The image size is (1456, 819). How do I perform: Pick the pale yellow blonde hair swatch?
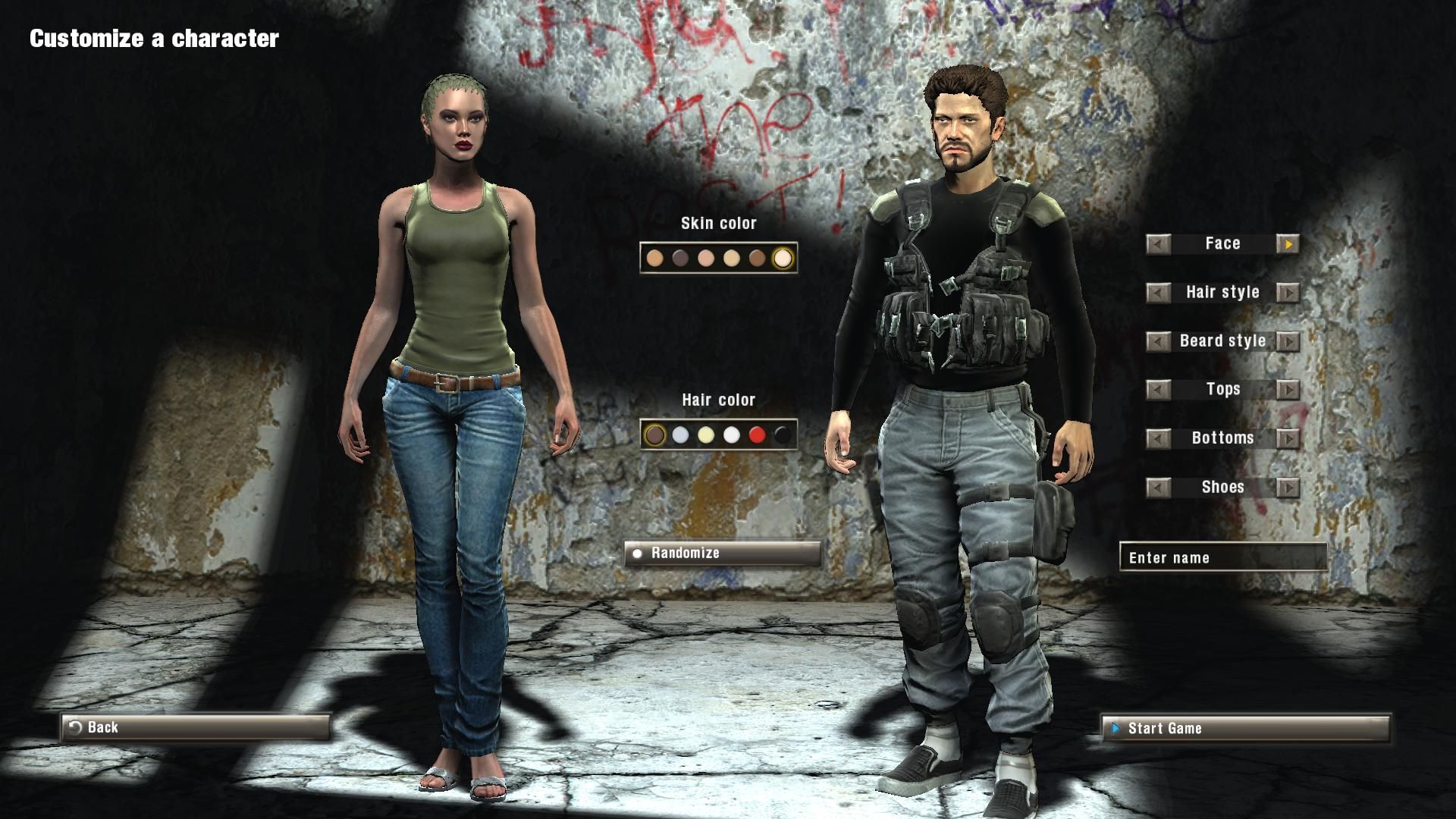tap(706, 435)
